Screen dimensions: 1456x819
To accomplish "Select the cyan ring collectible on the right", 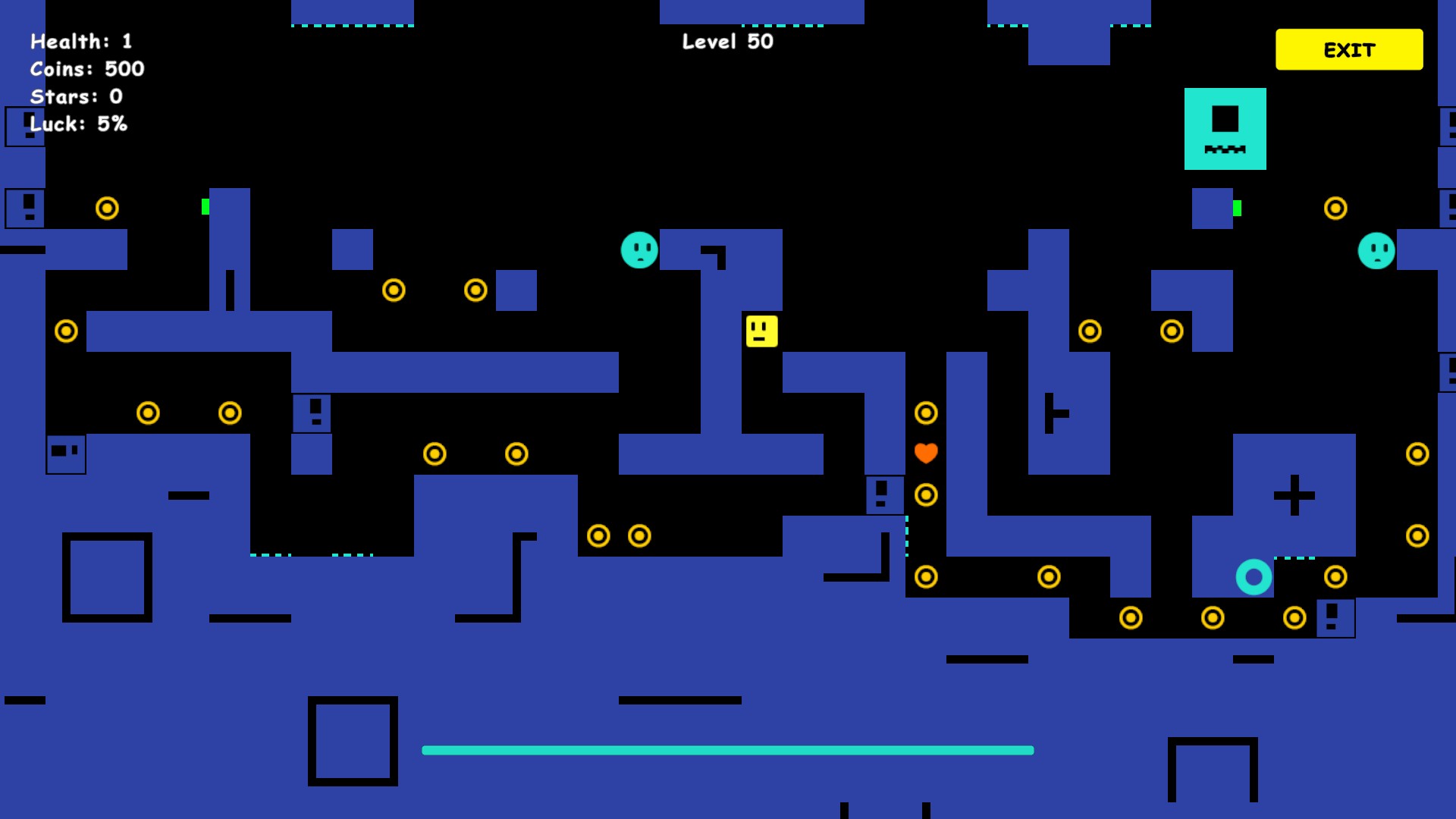I will point(1254,577).
